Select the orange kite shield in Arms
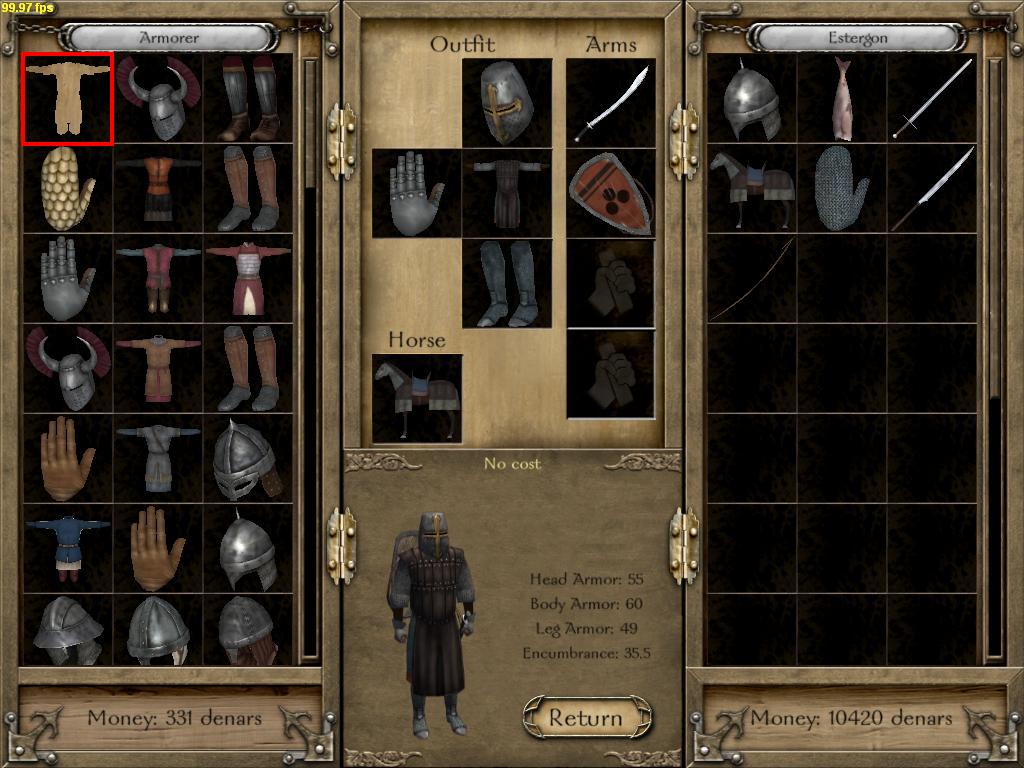This screenshot has height=768, width=1024. pyautogui.click(x=611, y=193)
